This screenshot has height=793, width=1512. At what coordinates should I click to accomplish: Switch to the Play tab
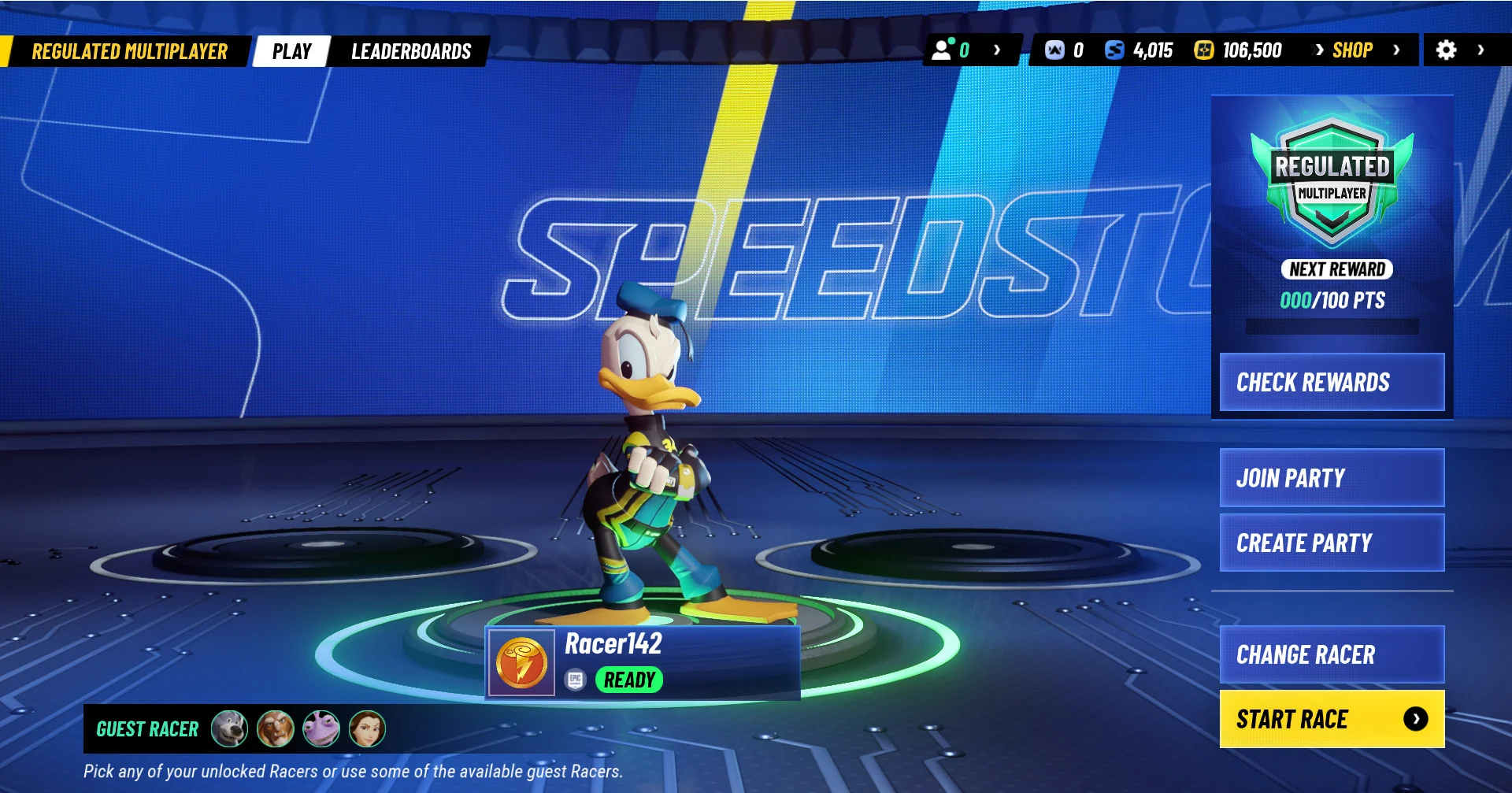click(291, 51)
